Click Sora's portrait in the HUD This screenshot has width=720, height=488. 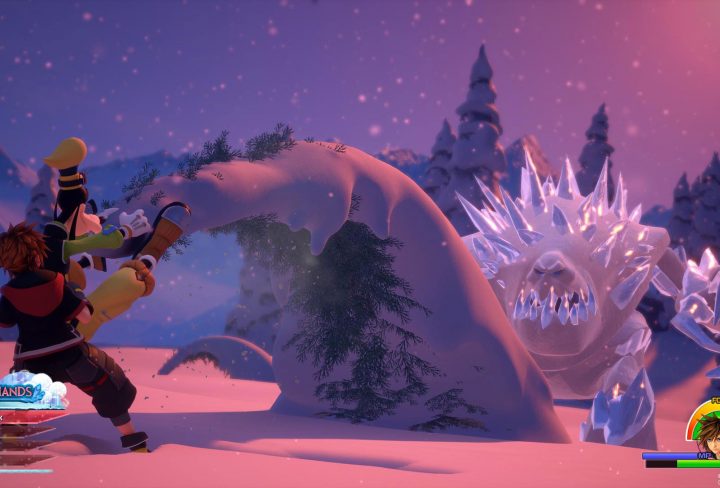click(x=709, y=431)
